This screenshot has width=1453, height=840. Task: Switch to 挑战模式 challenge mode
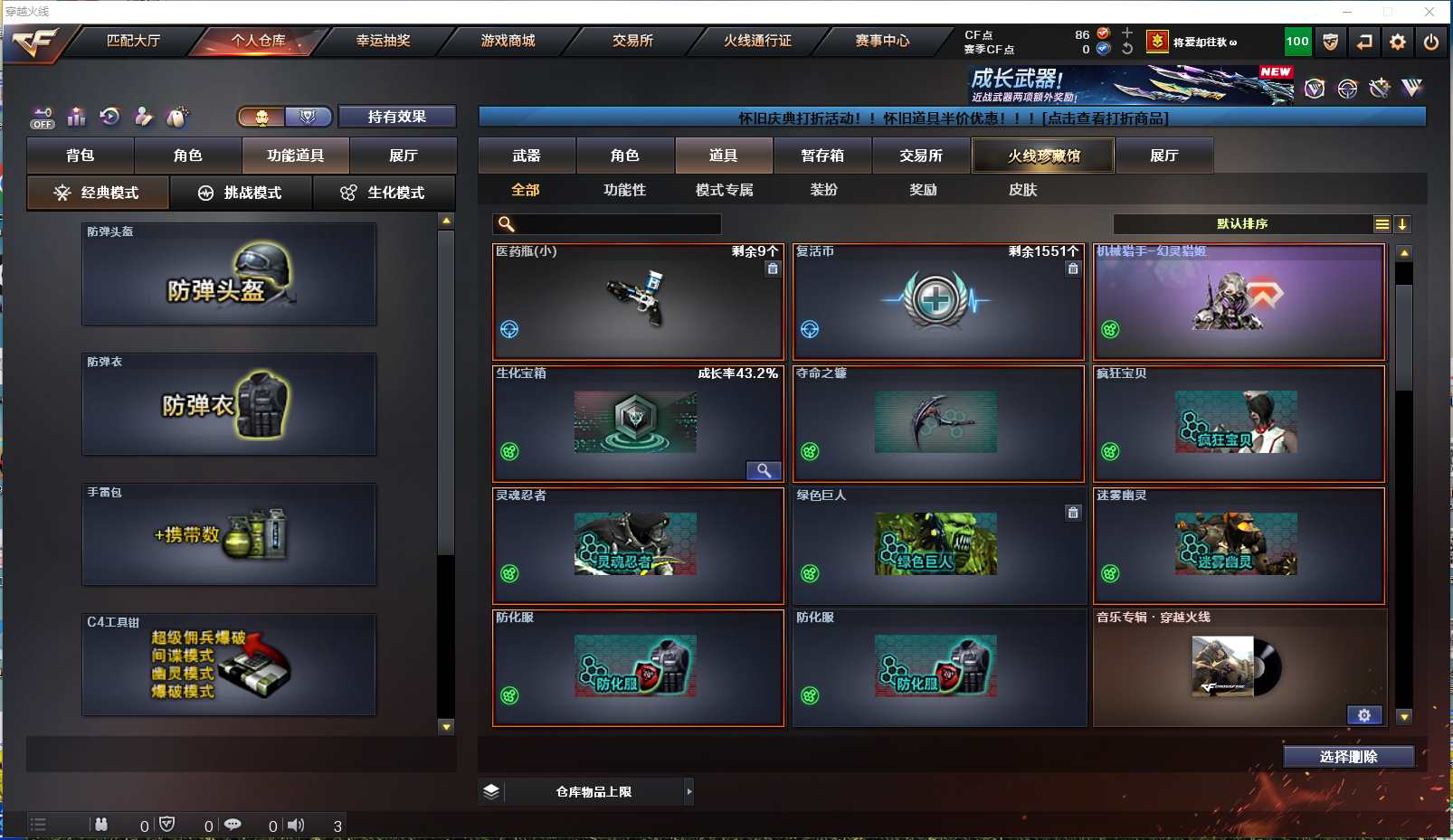(x=241, y=193)
